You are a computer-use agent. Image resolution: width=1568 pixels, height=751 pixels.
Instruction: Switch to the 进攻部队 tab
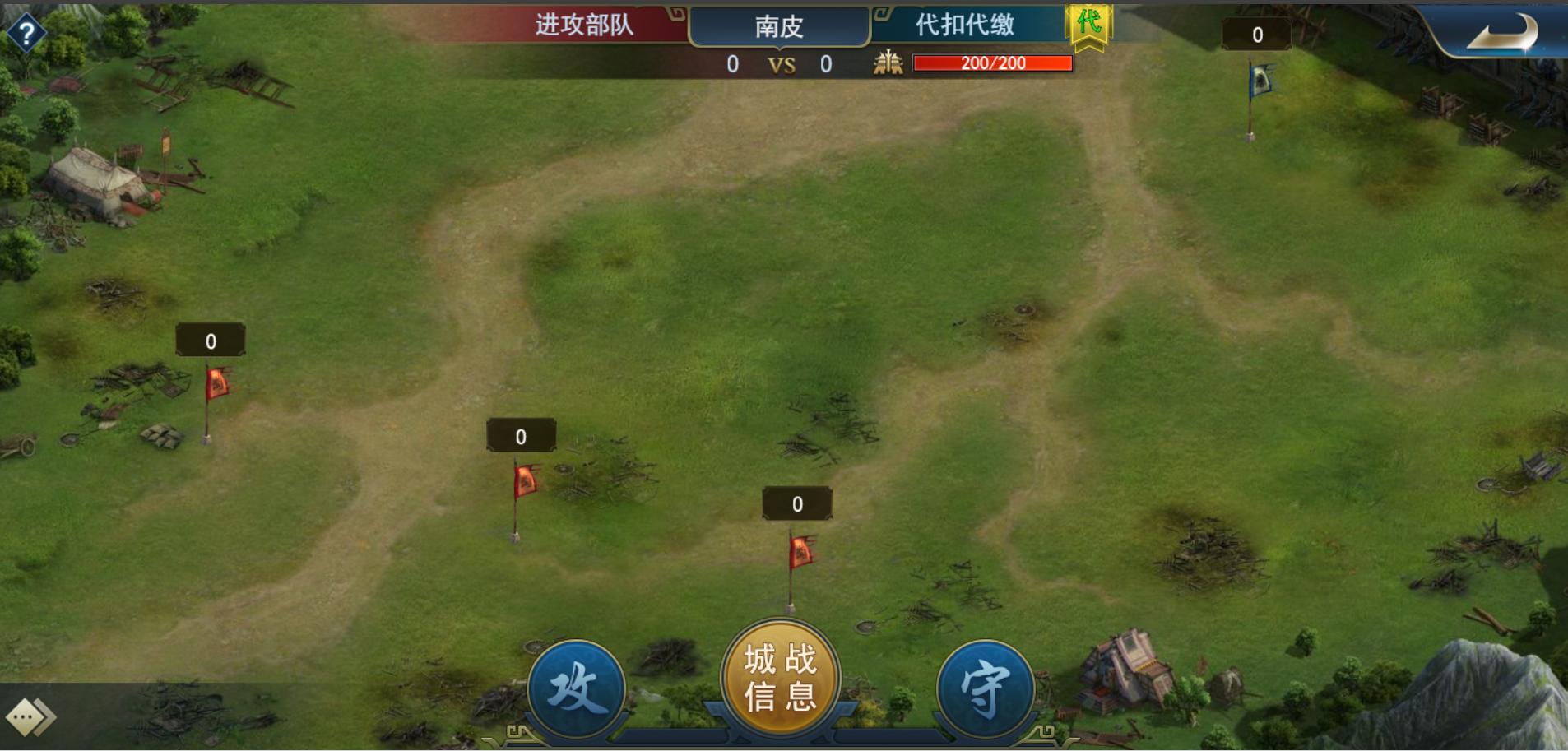pyautogui.click(x=586, y=25)
